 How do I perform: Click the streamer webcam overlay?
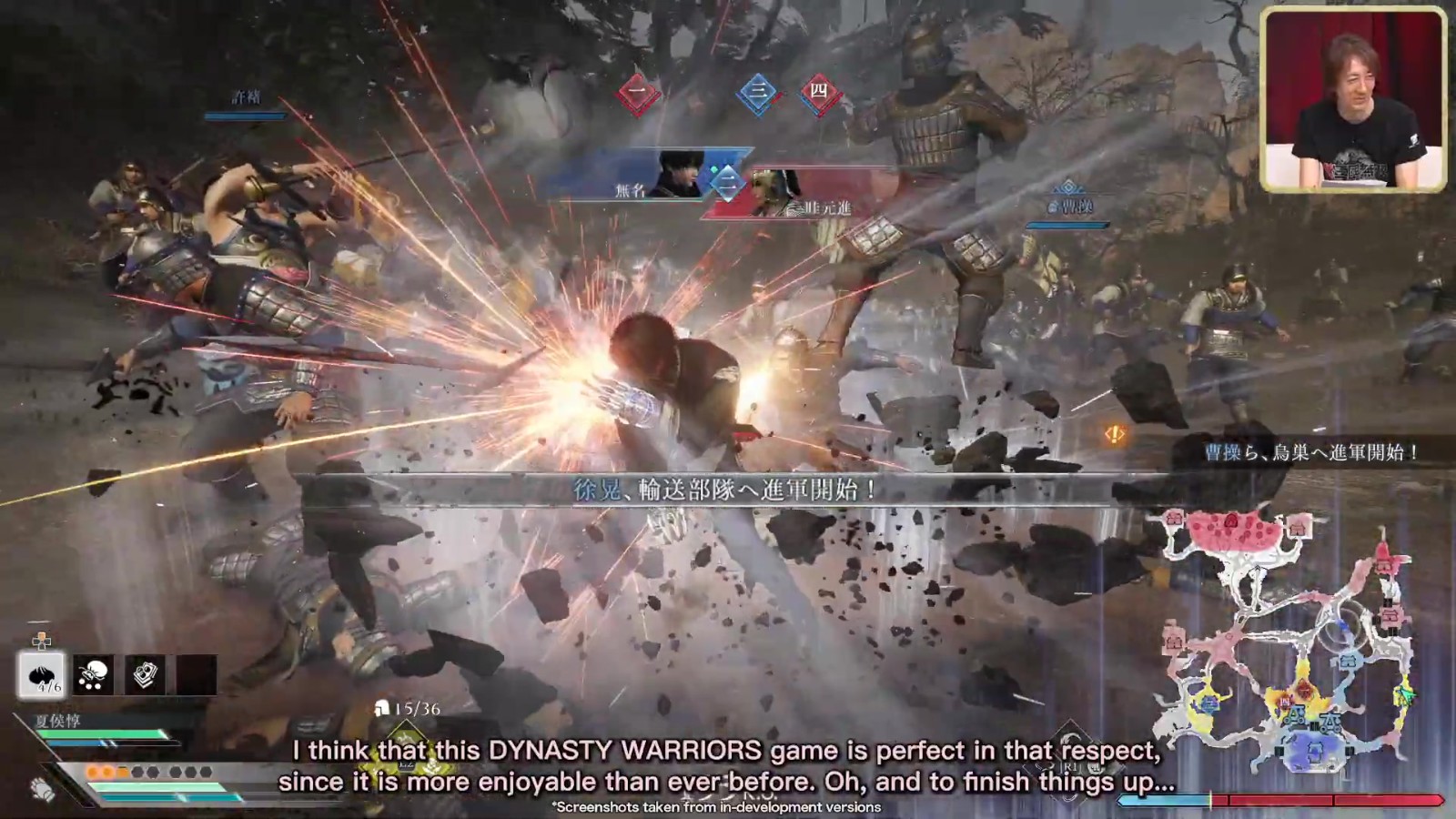point(1352,98)
